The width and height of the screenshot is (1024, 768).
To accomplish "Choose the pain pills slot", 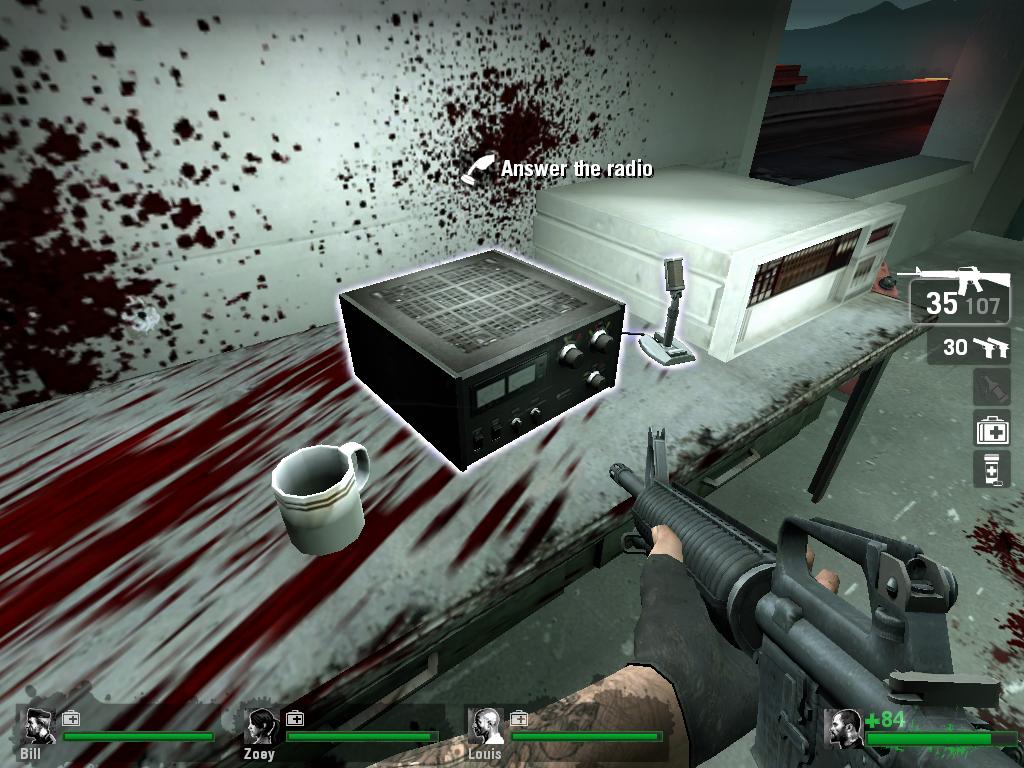I will pyautogui.click(x=992, y=469).
